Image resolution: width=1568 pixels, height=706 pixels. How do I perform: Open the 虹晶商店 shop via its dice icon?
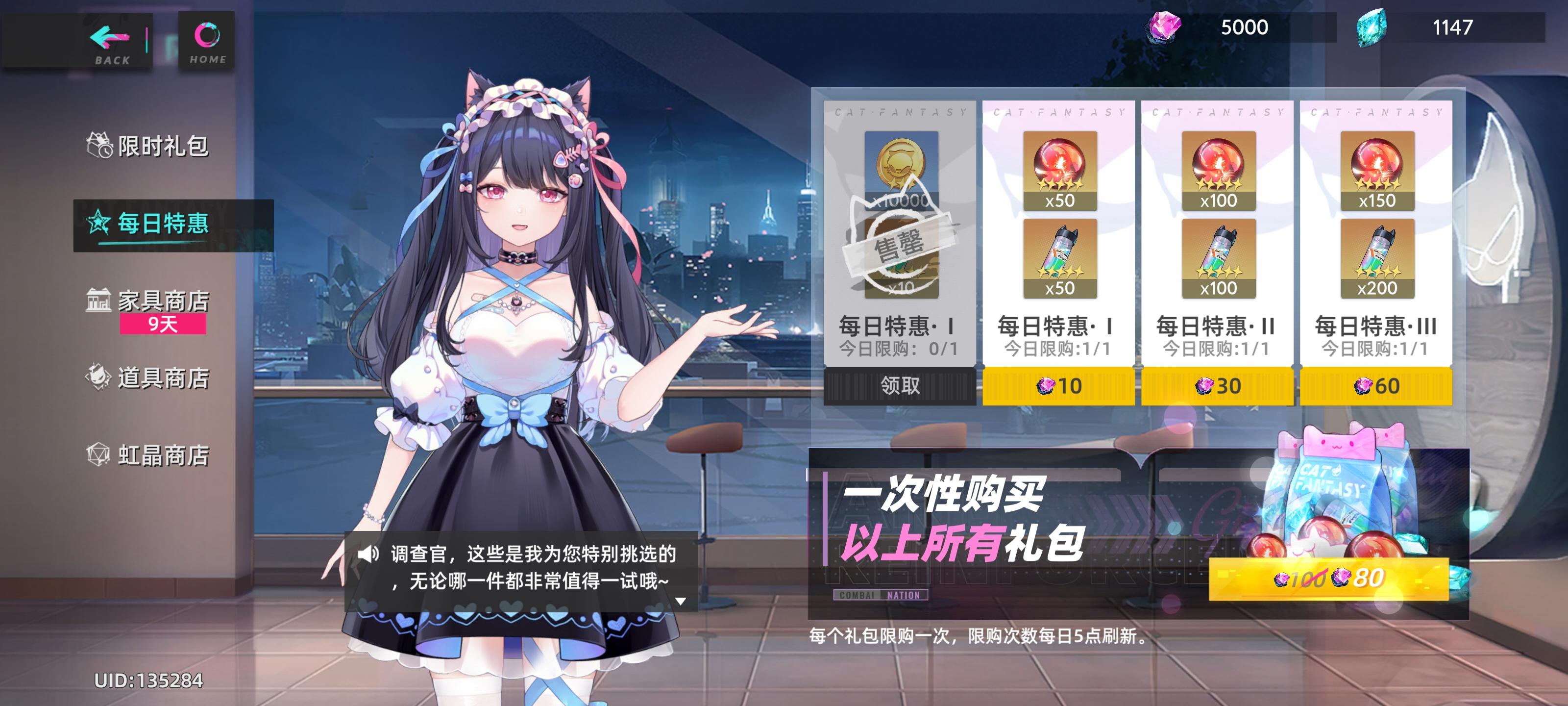(98, 454)
